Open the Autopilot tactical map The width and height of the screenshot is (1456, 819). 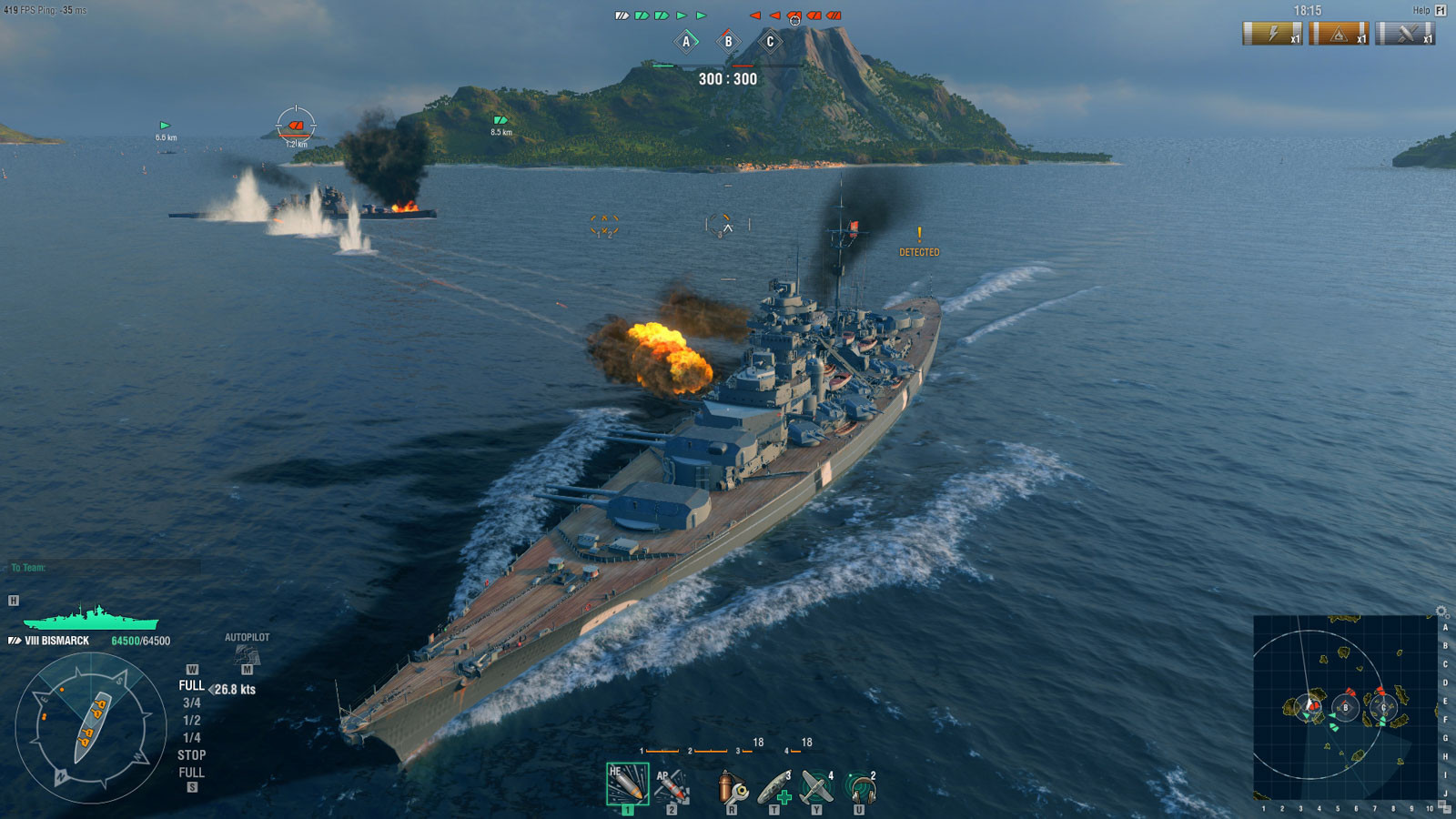coord(247,653)
